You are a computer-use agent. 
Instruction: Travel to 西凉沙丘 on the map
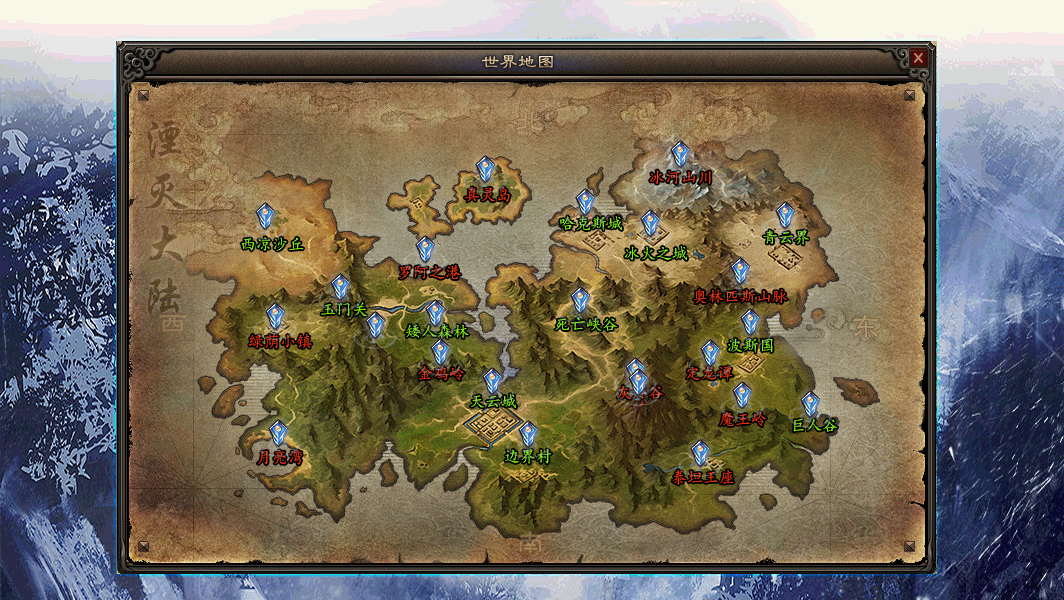(x=266, y=217)
